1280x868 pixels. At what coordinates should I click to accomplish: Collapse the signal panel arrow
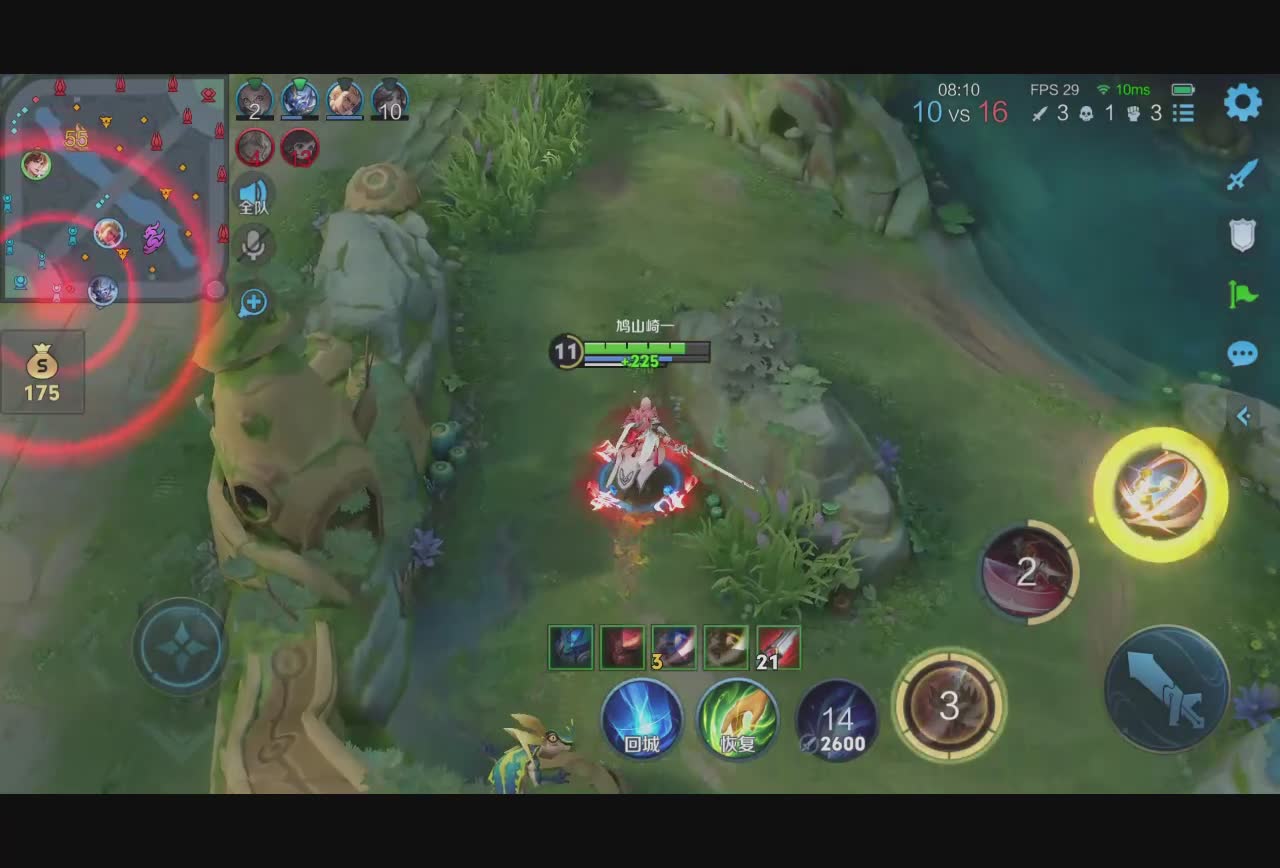tap(1243, 416)
